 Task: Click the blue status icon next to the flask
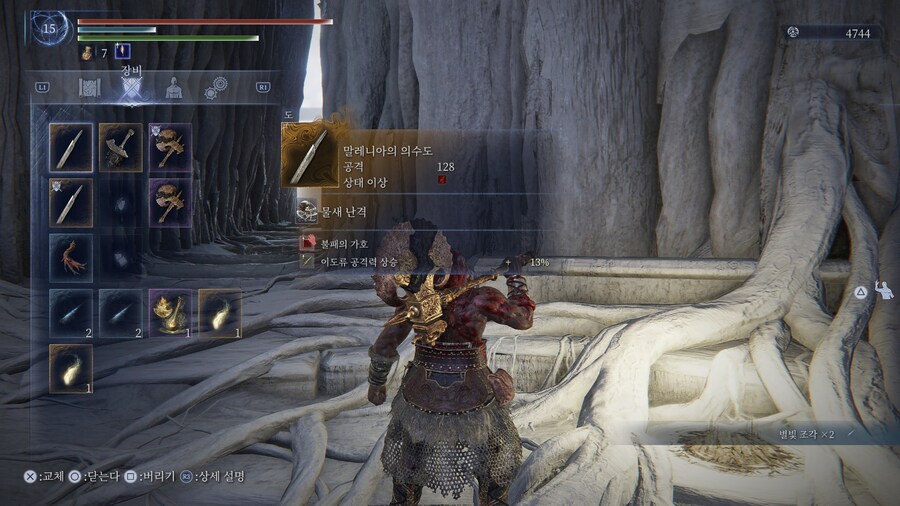coord(123,51)
